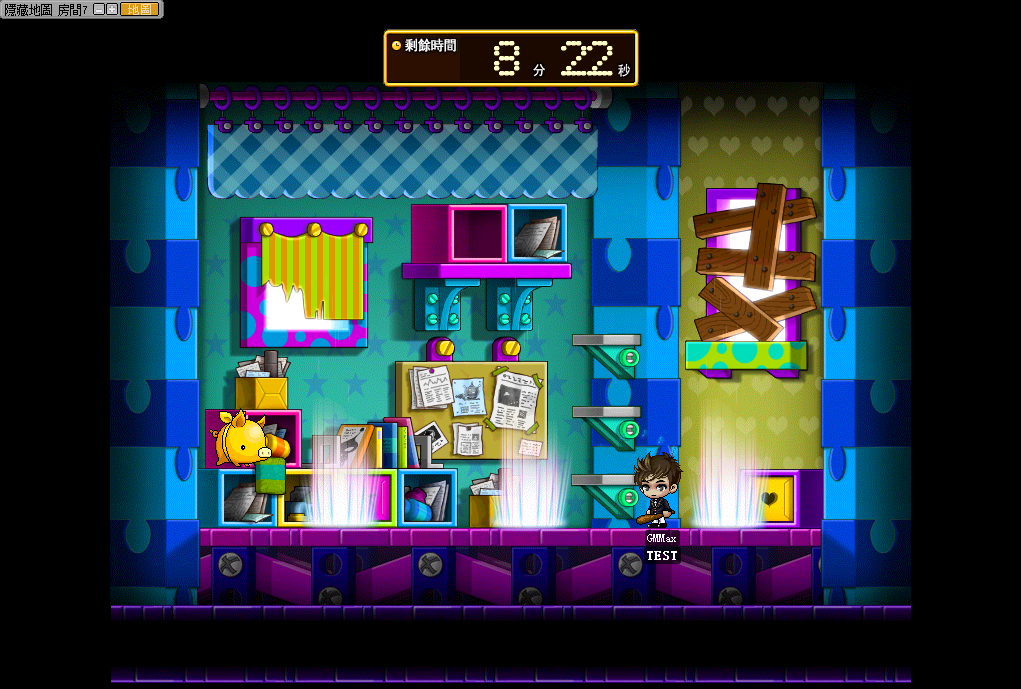Open the world map with the 地圖 button
The width and height of the screenshot is (1021, 689).
(x=139, y=9)
